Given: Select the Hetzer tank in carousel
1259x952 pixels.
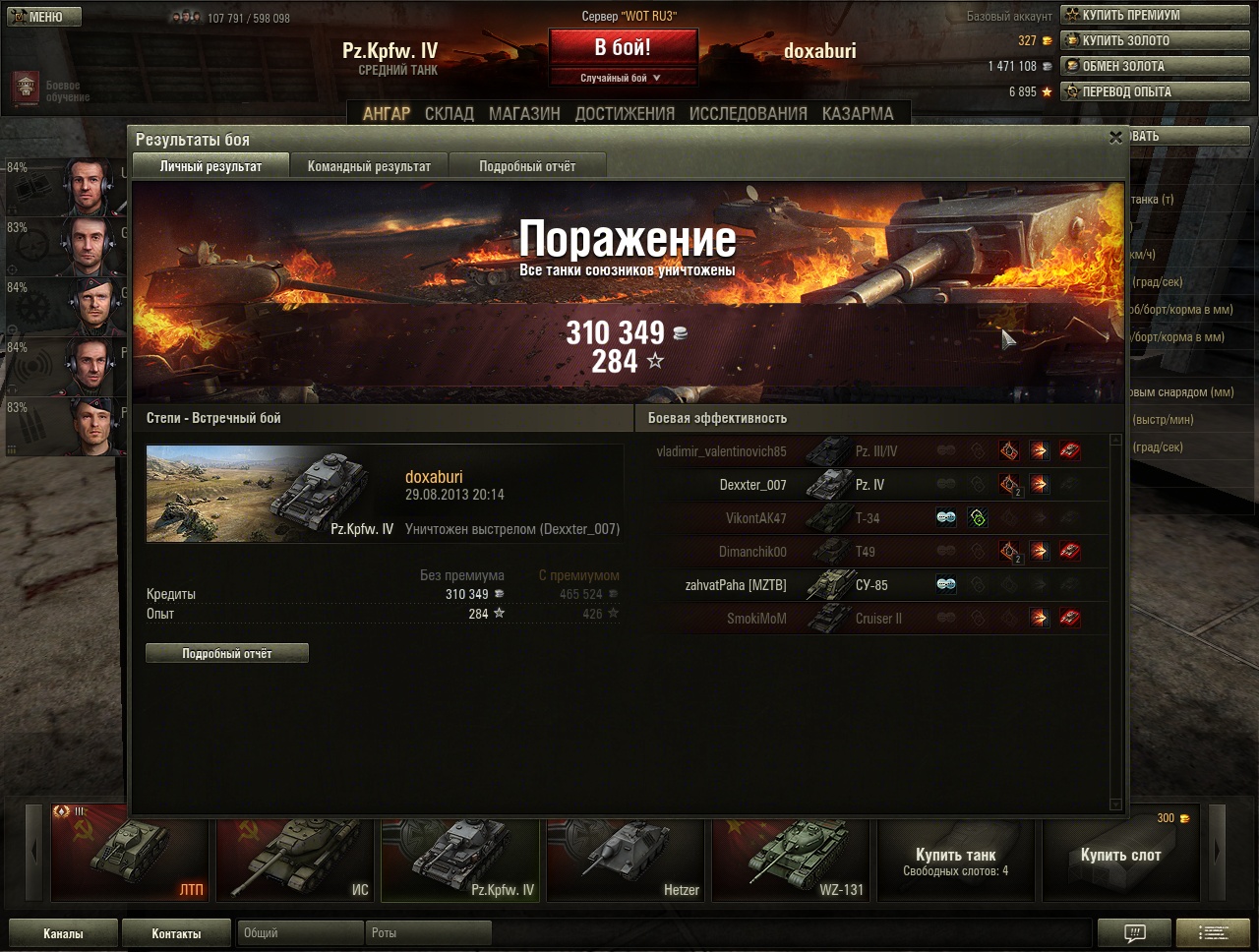Looking at the screenshot, I should tap(625, 859).
